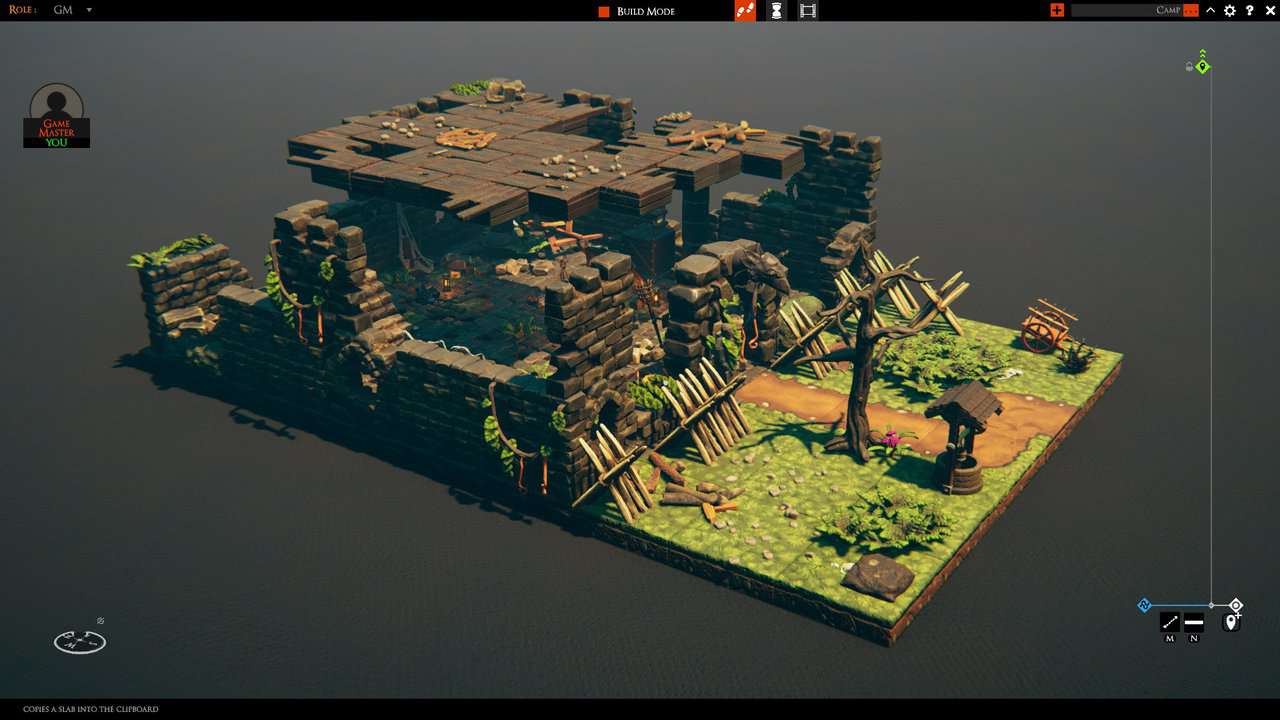Toggle the lock beside the green height marker
Image resolution: width=1280 pixels, height=720 pixels.
point(1188,66)
